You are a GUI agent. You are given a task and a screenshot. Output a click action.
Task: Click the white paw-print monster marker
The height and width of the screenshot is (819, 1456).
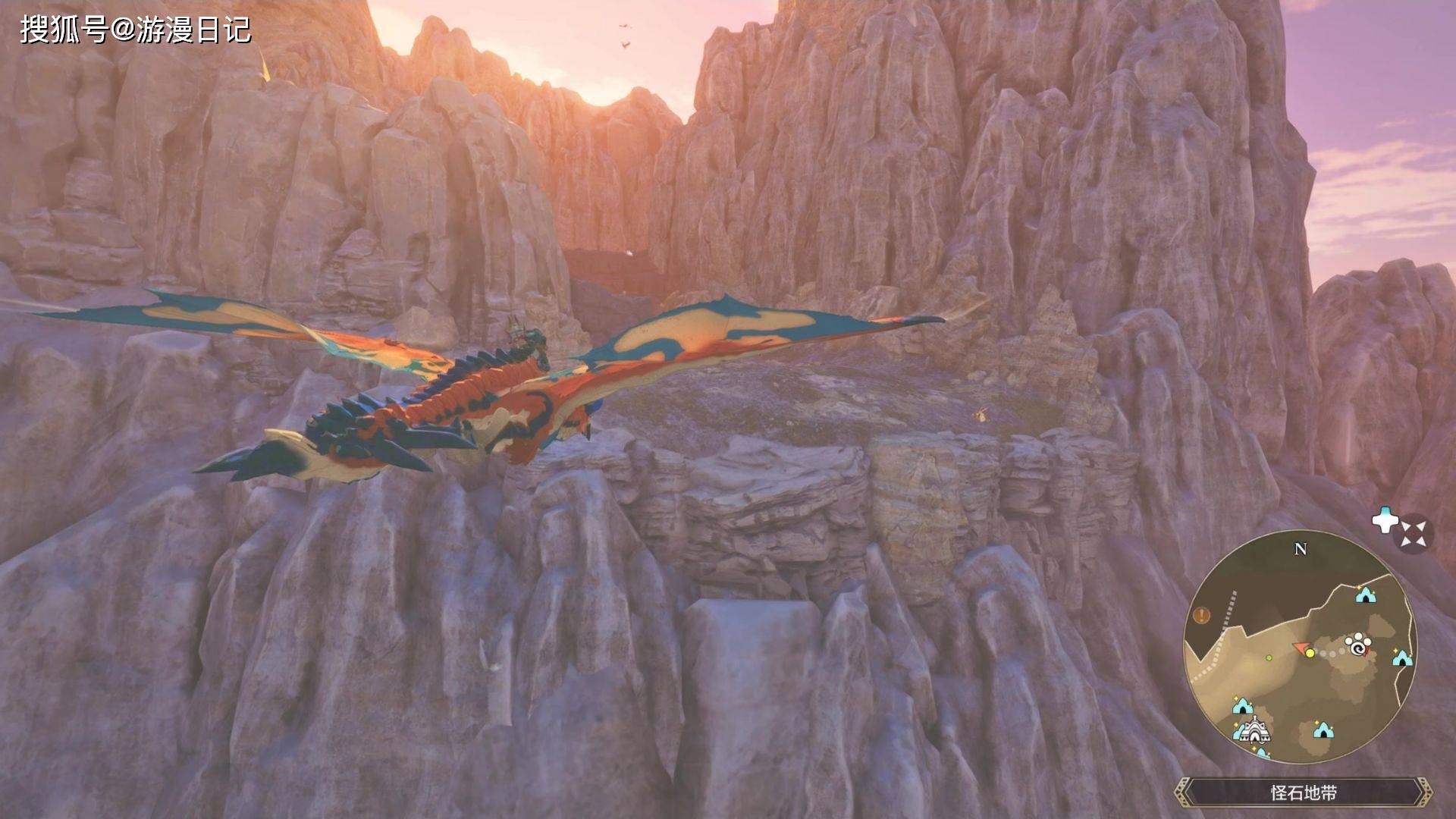tap(1359, 646)
